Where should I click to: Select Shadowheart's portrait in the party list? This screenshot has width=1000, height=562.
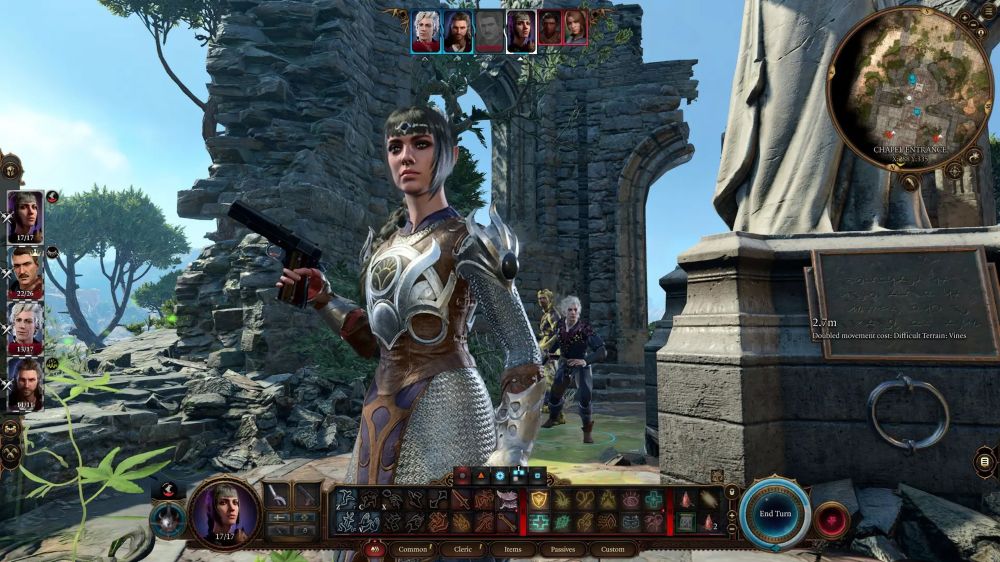[25, 214]
